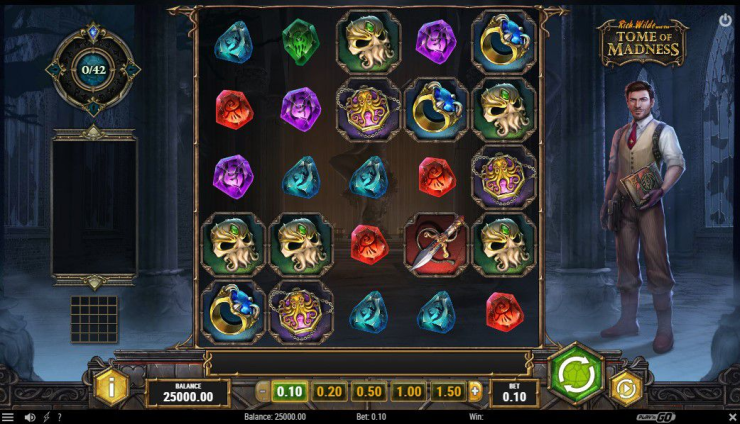The image size is (740, 424).
Task: Decrease the bet with the minus button
Action: pyautogui.click(x=263, y=391)
